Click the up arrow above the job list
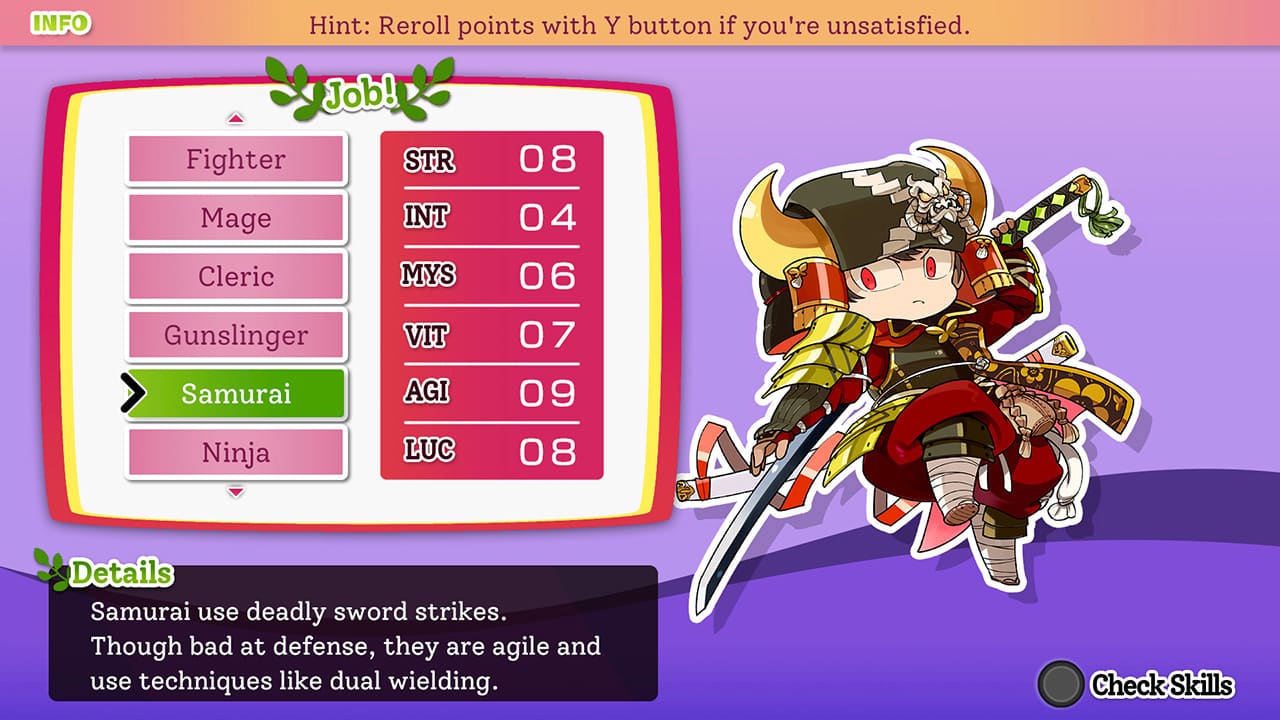The image size is (1280, 720). (x=235, y=118)
